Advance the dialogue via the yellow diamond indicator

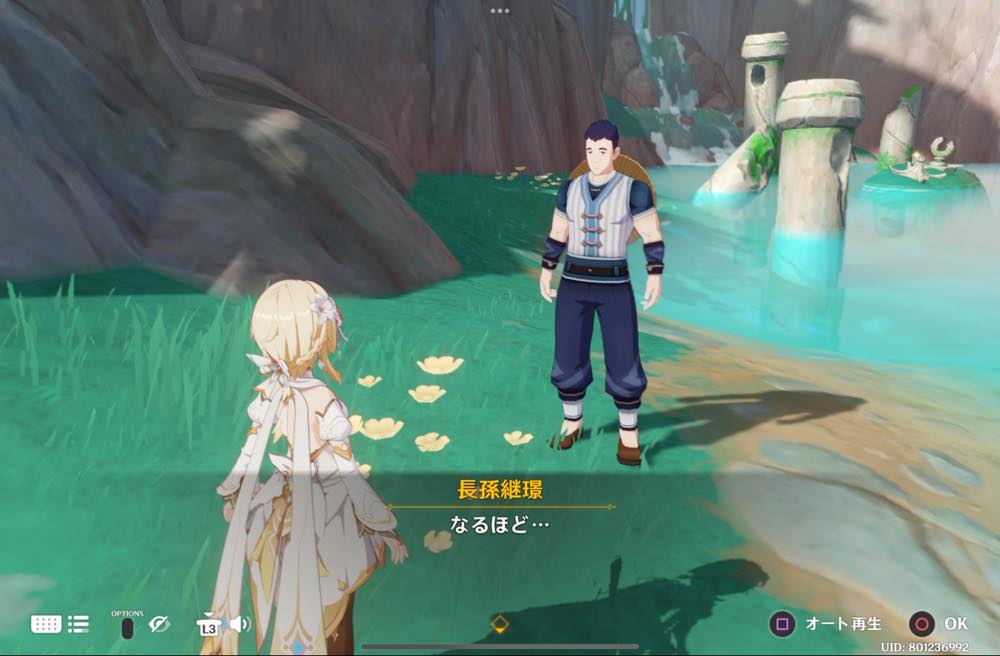click(500, 624)
